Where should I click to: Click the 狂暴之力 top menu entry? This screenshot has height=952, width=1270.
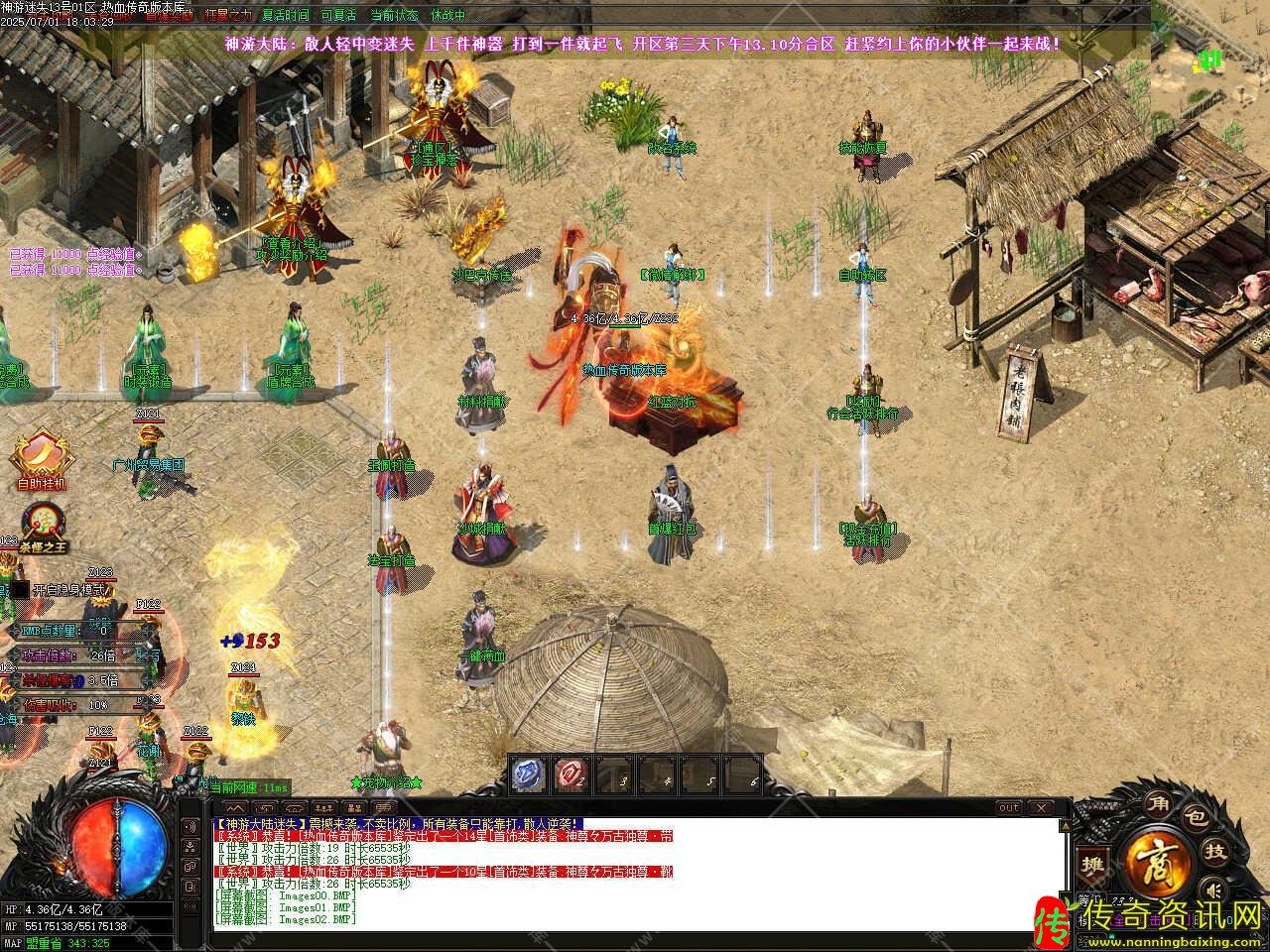pos(228,16)
